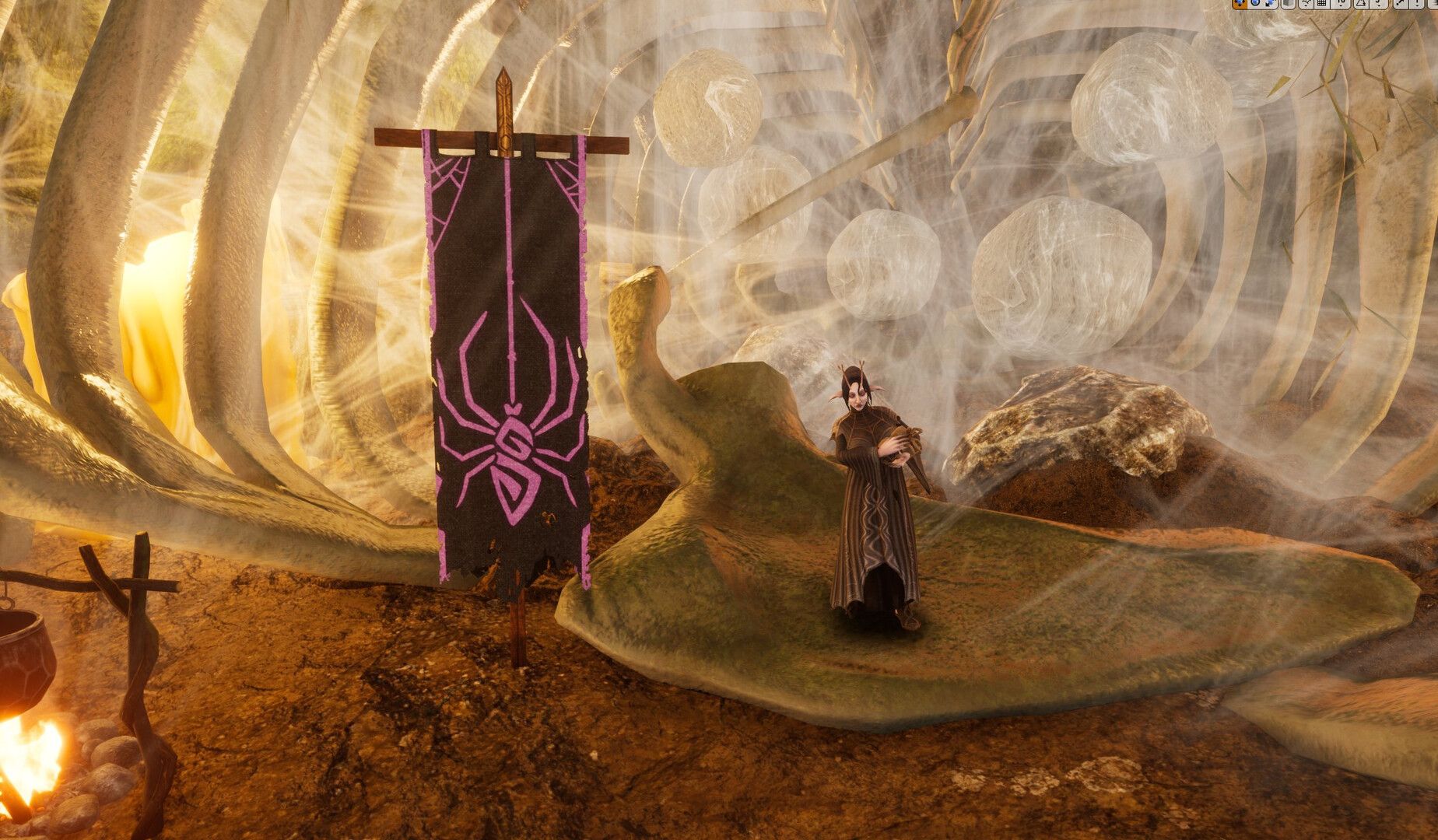The image size is (1438, 840).
Task: Click the magnet-shaped snap icon in the toolbar
Action: 1306,5
